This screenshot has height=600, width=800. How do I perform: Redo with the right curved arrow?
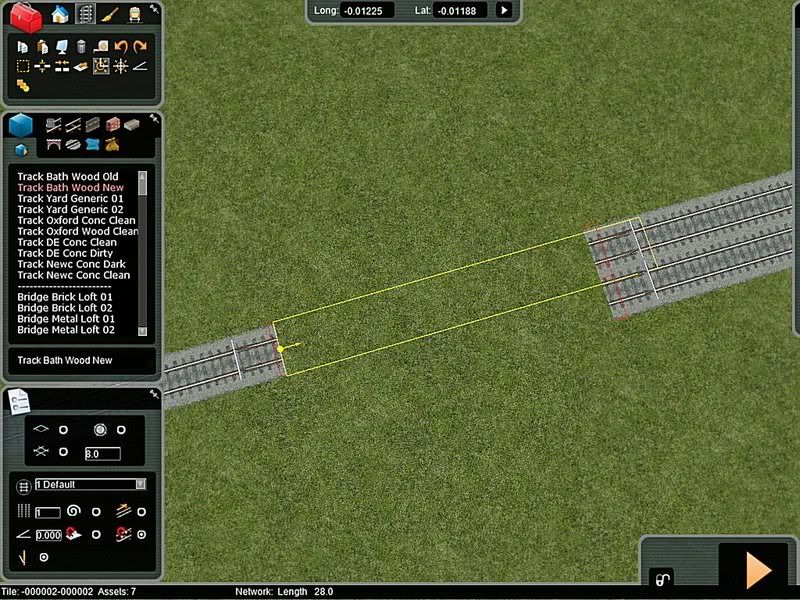[139, 46]
